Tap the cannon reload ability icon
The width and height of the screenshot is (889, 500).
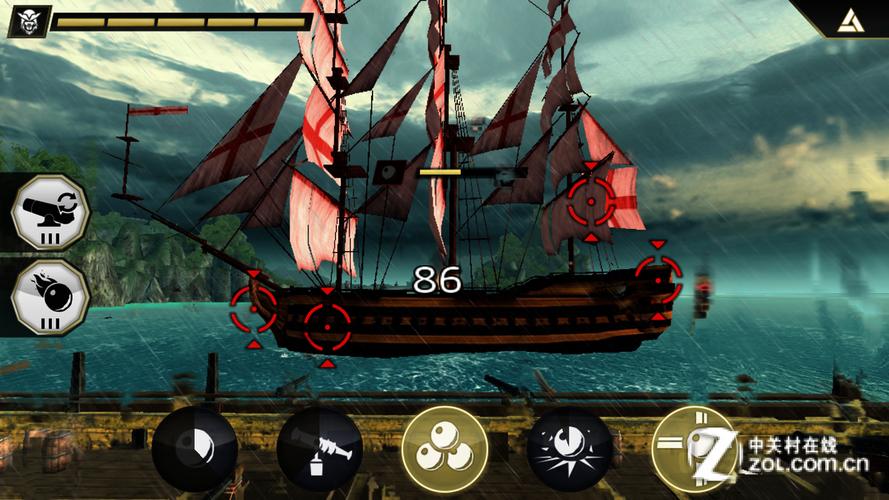(x=50, y=211)
